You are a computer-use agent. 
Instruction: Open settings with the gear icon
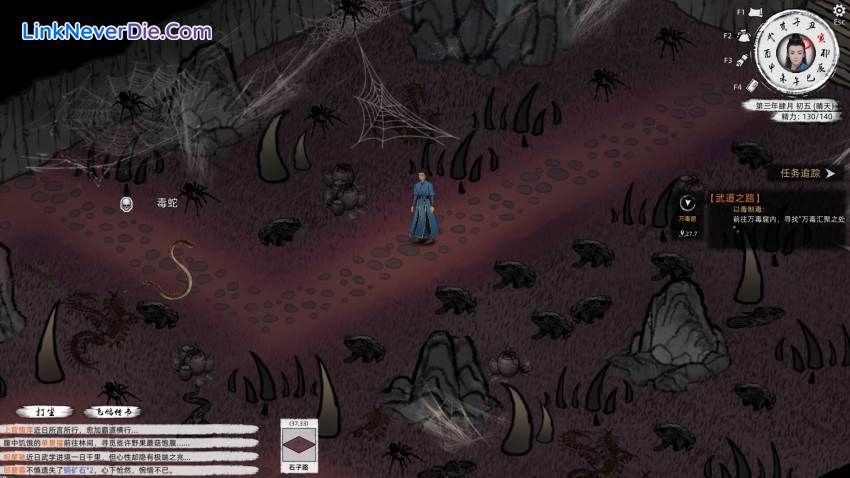click(839, 10)
